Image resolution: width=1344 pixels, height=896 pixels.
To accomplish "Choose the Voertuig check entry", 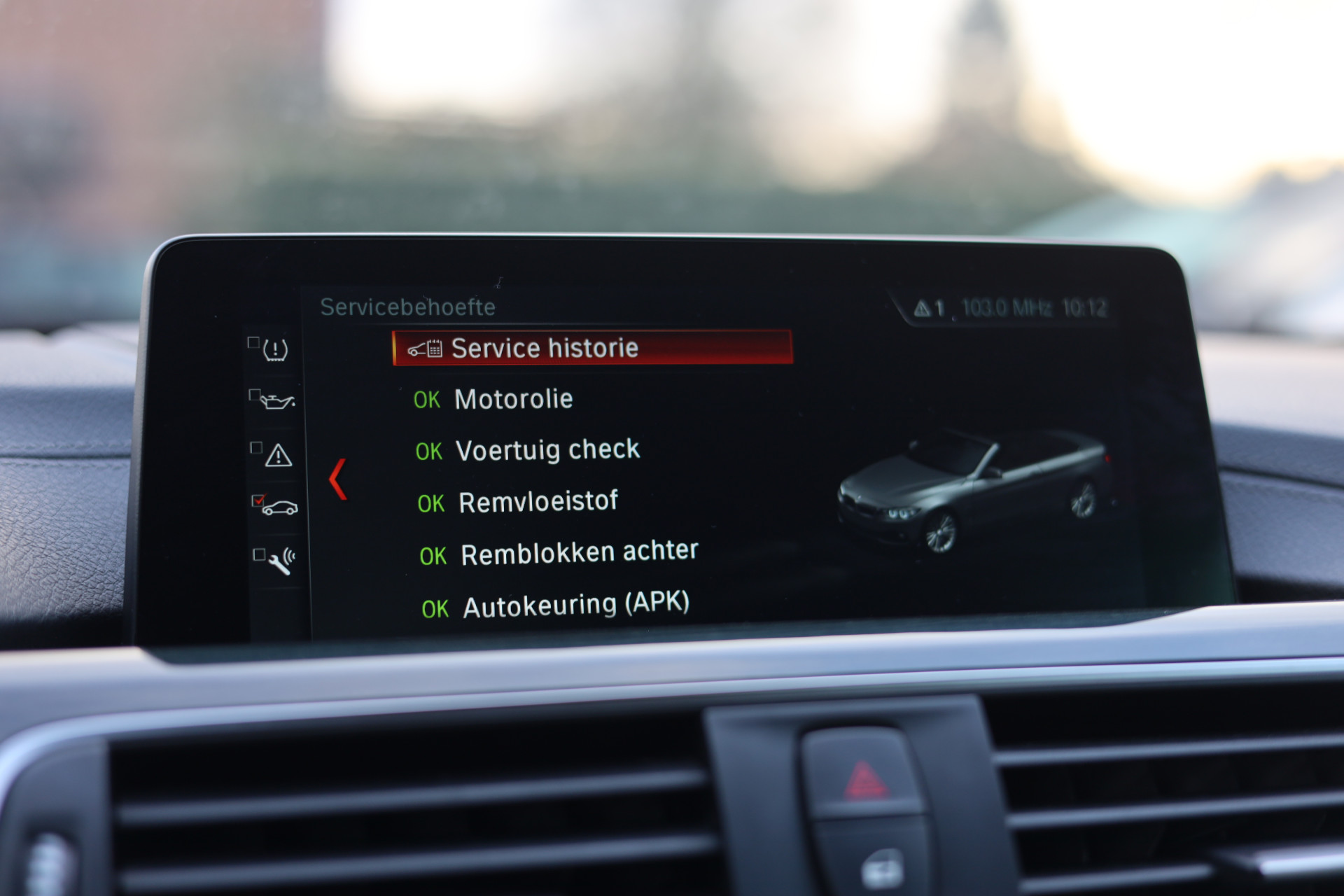I will click(547, 450).
